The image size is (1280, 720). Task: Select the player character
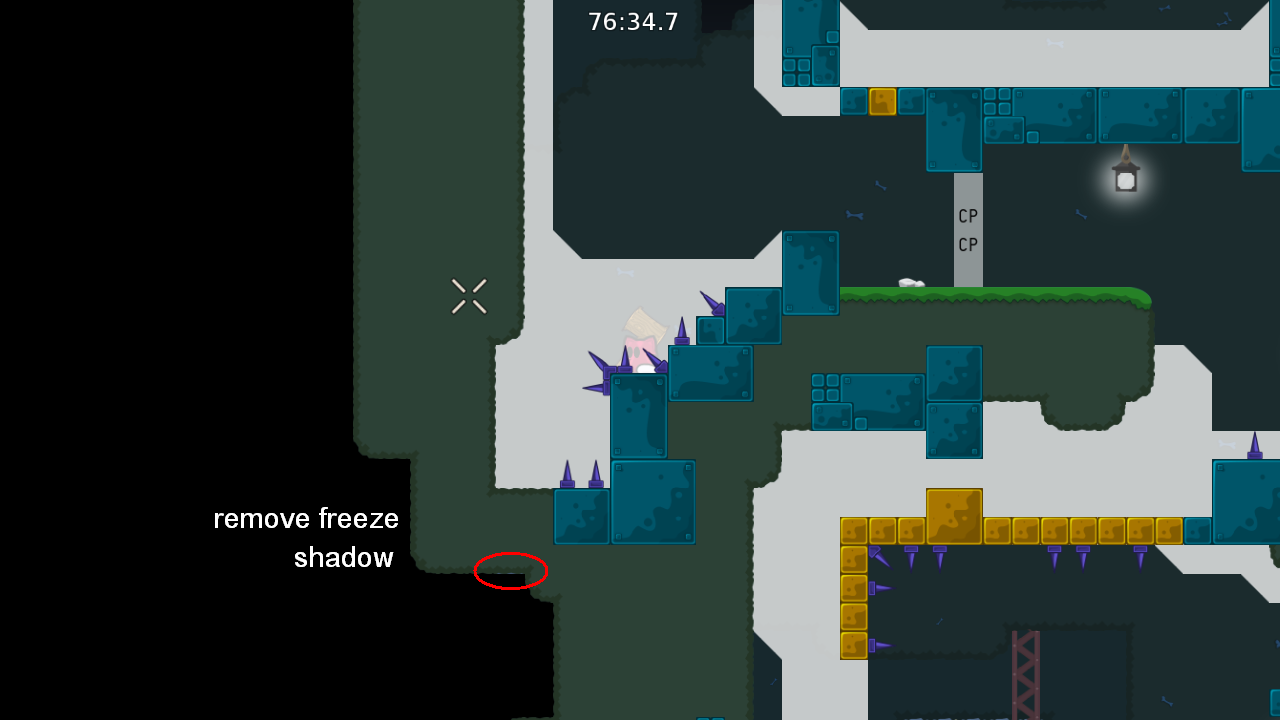tap(640, 345)
